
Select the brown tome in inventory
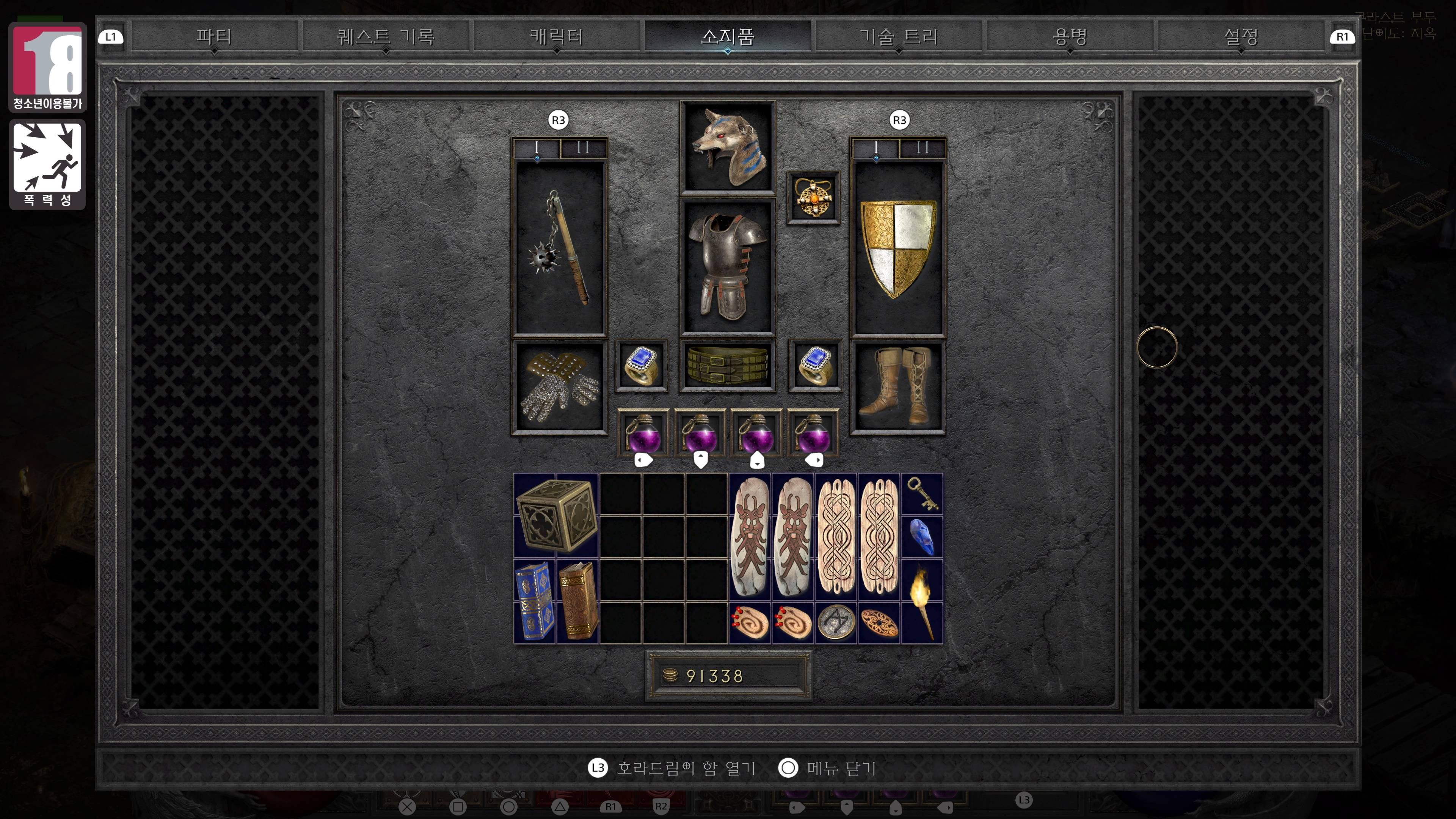coord(577,601)
